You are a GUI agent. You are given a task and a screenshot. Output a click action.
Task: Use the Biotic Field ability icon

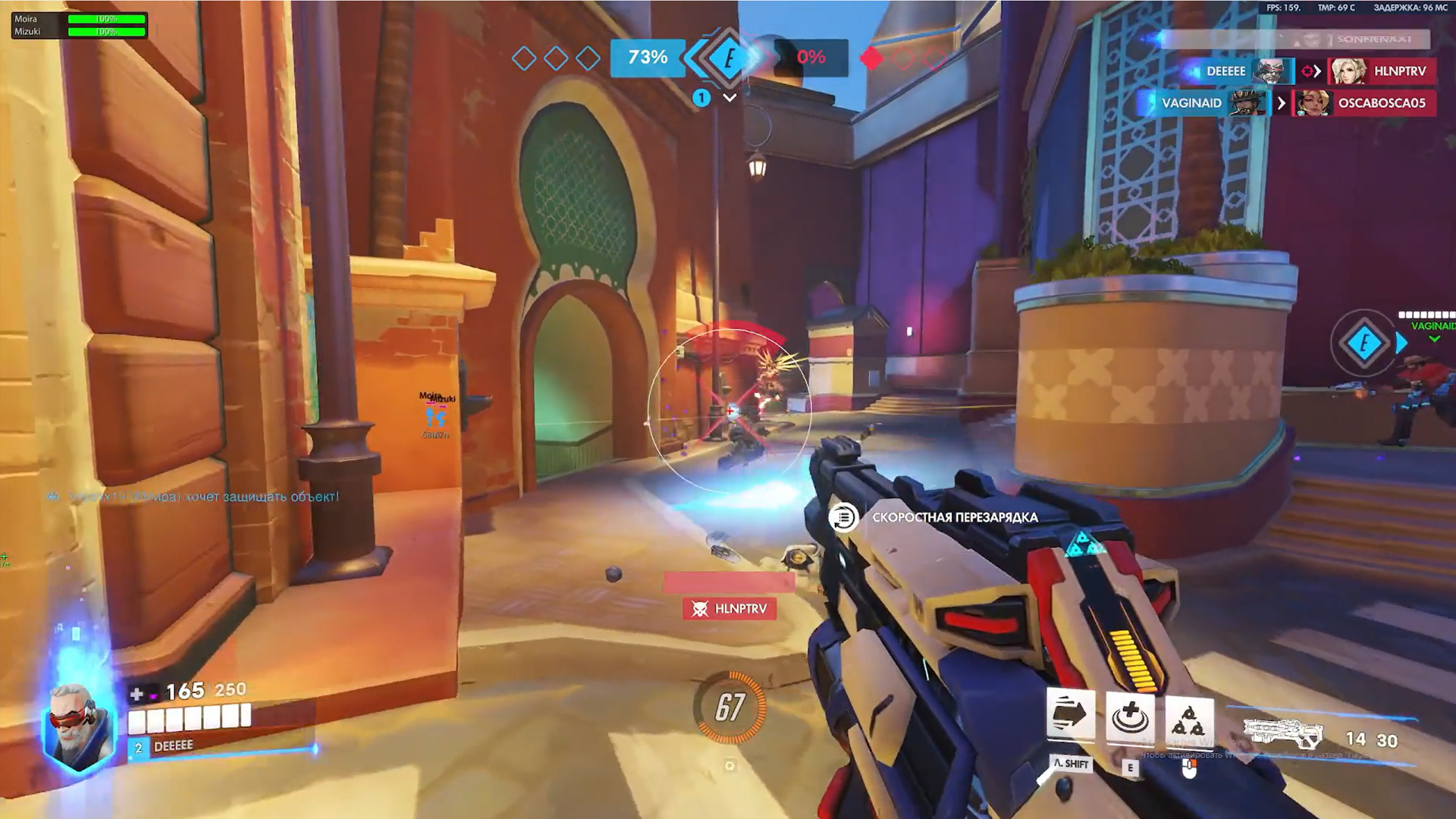click(1130, 715)
